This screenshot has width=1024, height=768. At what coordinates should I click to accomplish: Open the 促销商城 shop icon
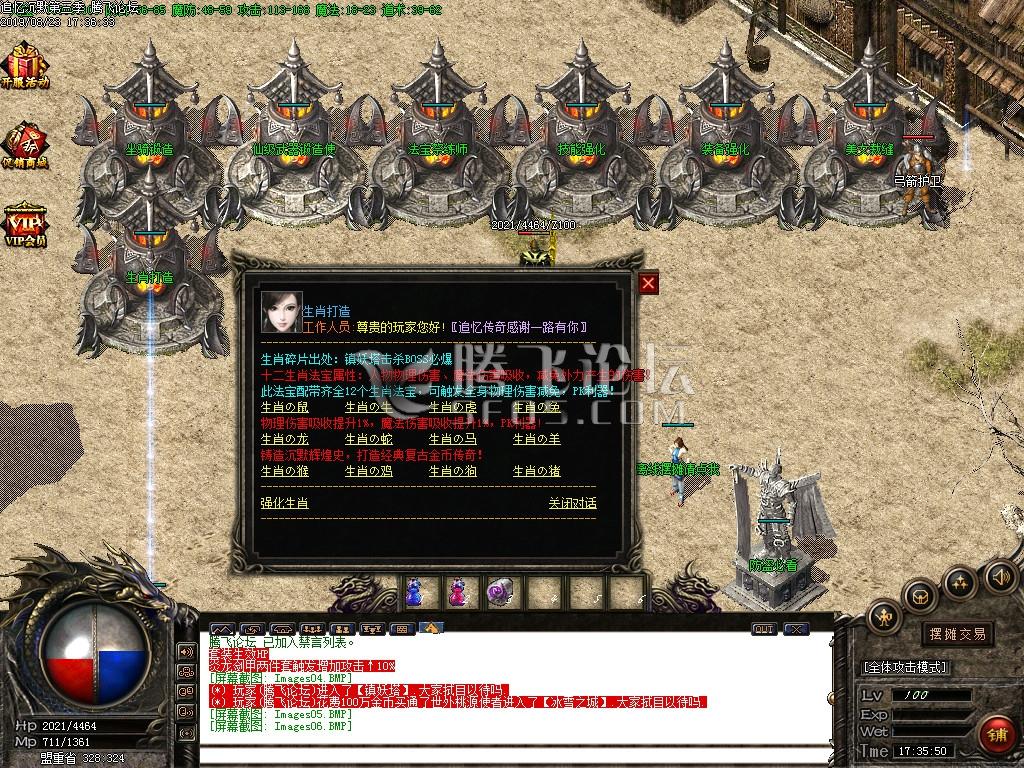coord(25,147)
